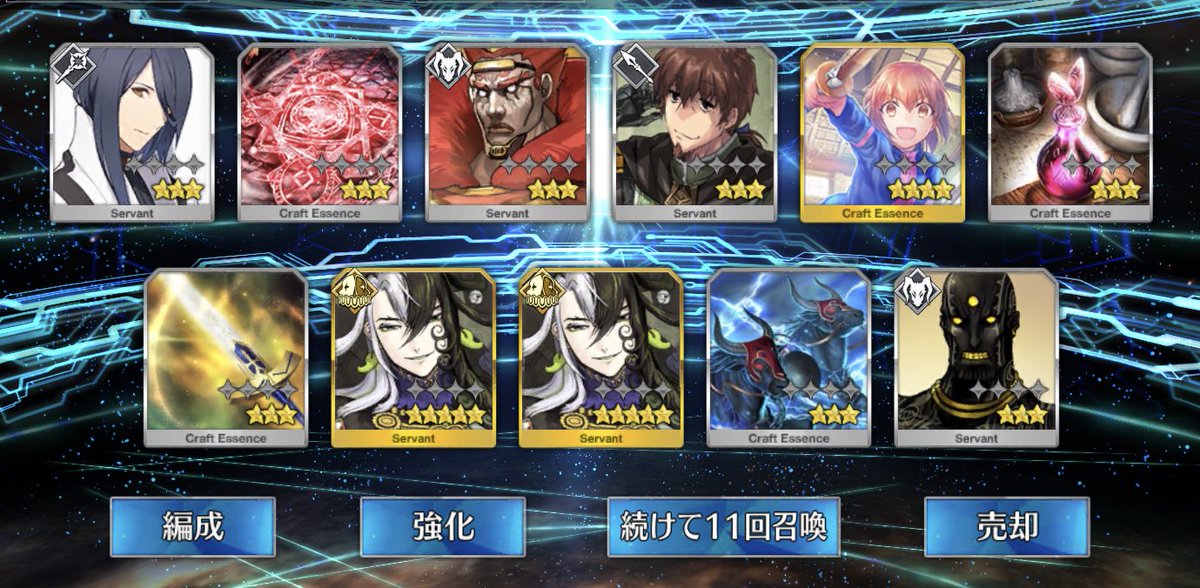View the blue lightning bull craft essence
Screen dimensions: 1200x588
coord(789,355)
